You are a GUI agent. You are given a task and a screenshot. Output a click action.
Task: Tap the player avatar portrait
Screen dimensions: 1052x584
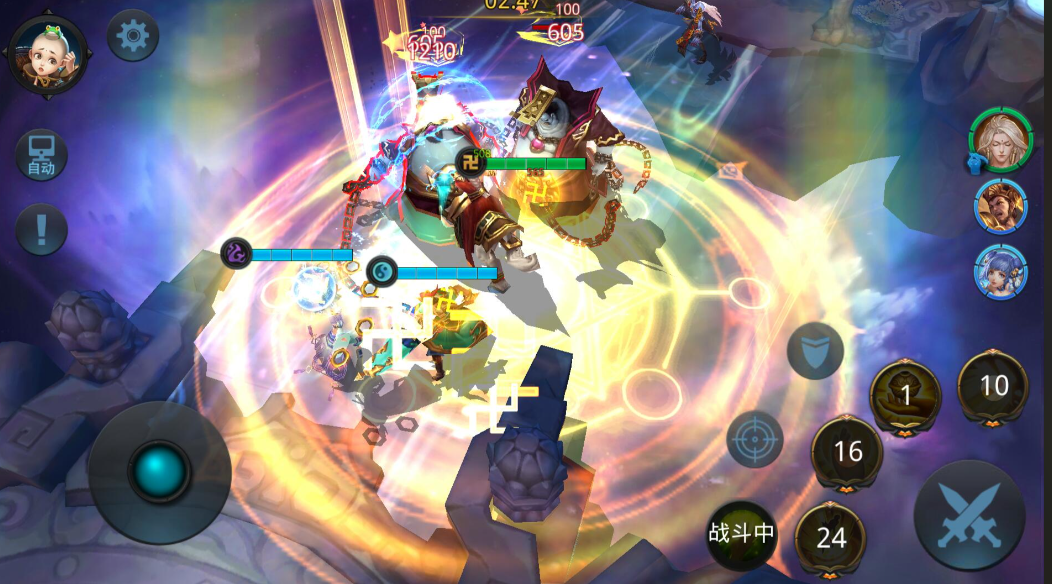[48, 54]
